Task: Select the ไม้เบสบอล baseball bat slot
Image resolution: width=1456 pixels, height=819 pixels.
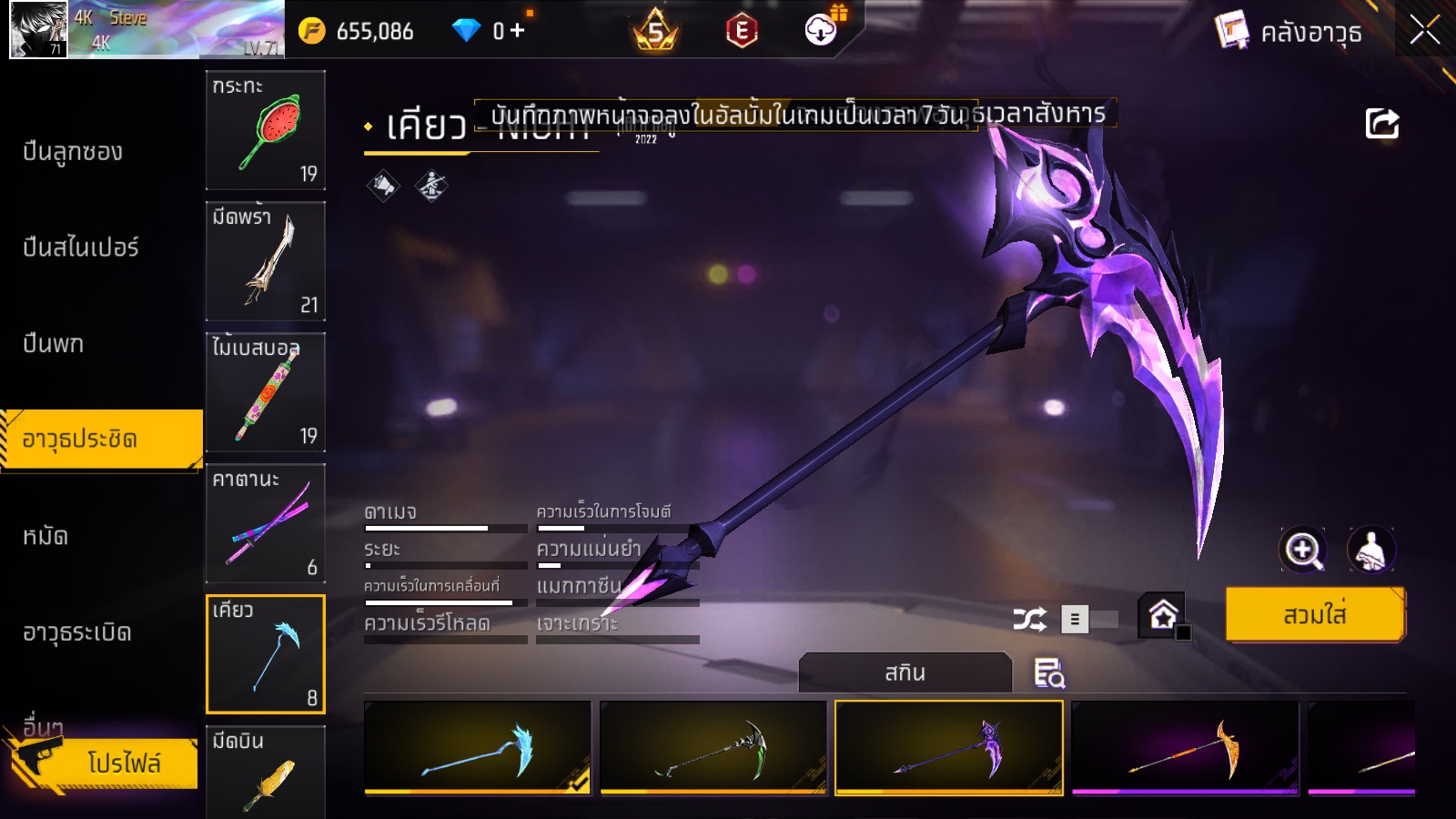Action: pos(265,392)
